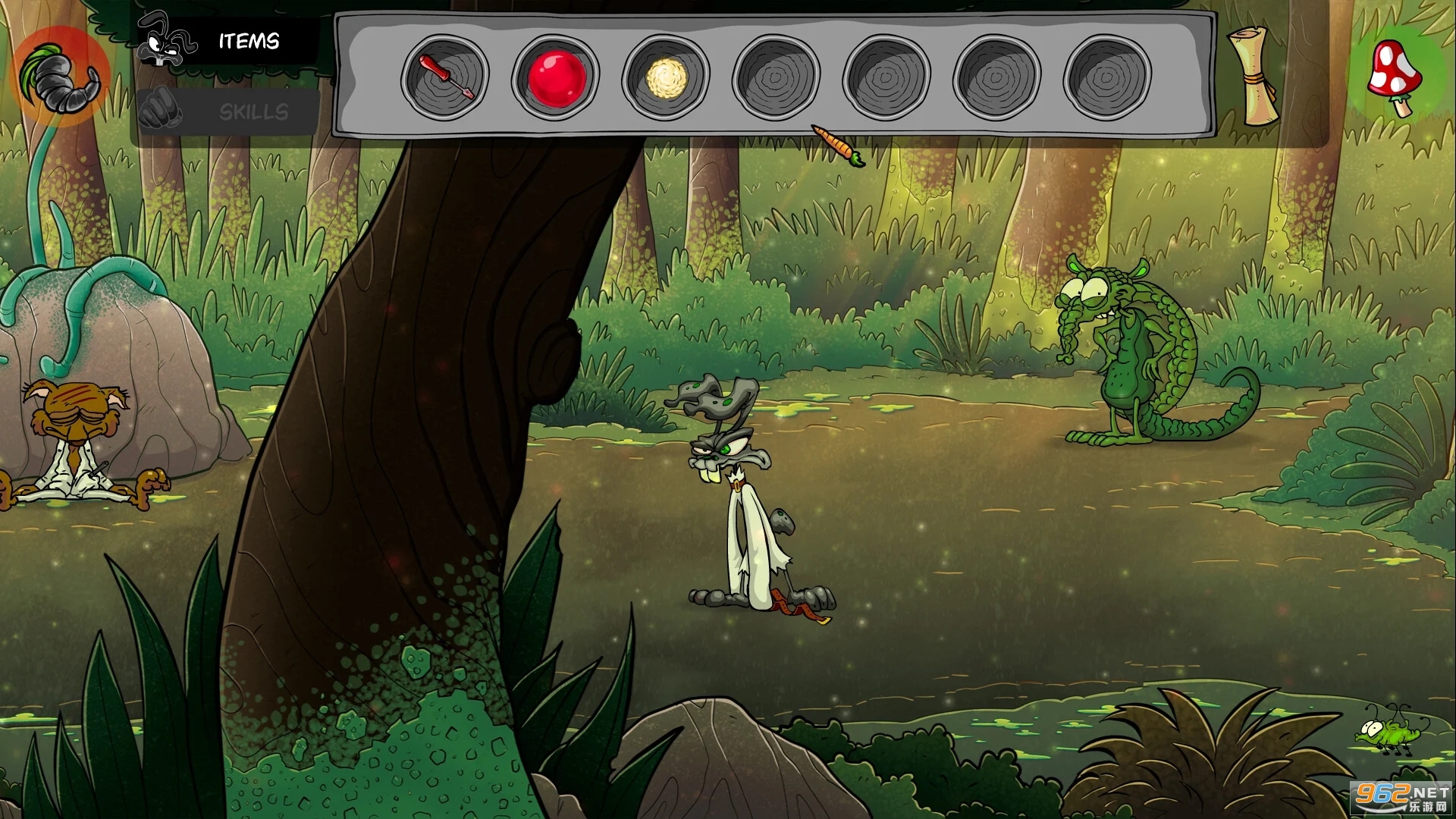Pick the red ball inventory item
Screen dimensions: 1456x819
[556, 76]
